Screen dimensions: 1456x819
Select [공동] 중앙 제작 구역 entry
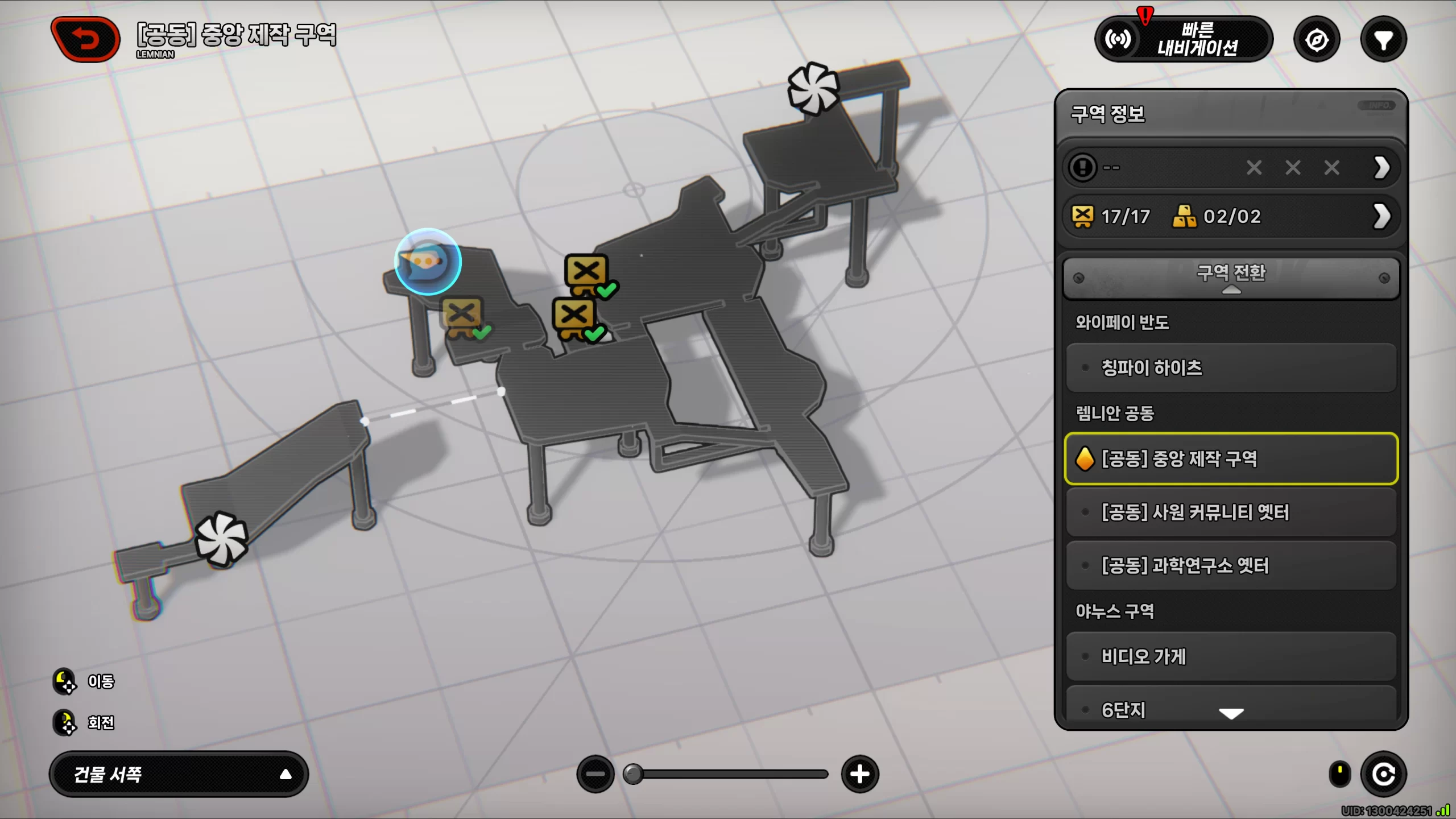pos(1231,458)
